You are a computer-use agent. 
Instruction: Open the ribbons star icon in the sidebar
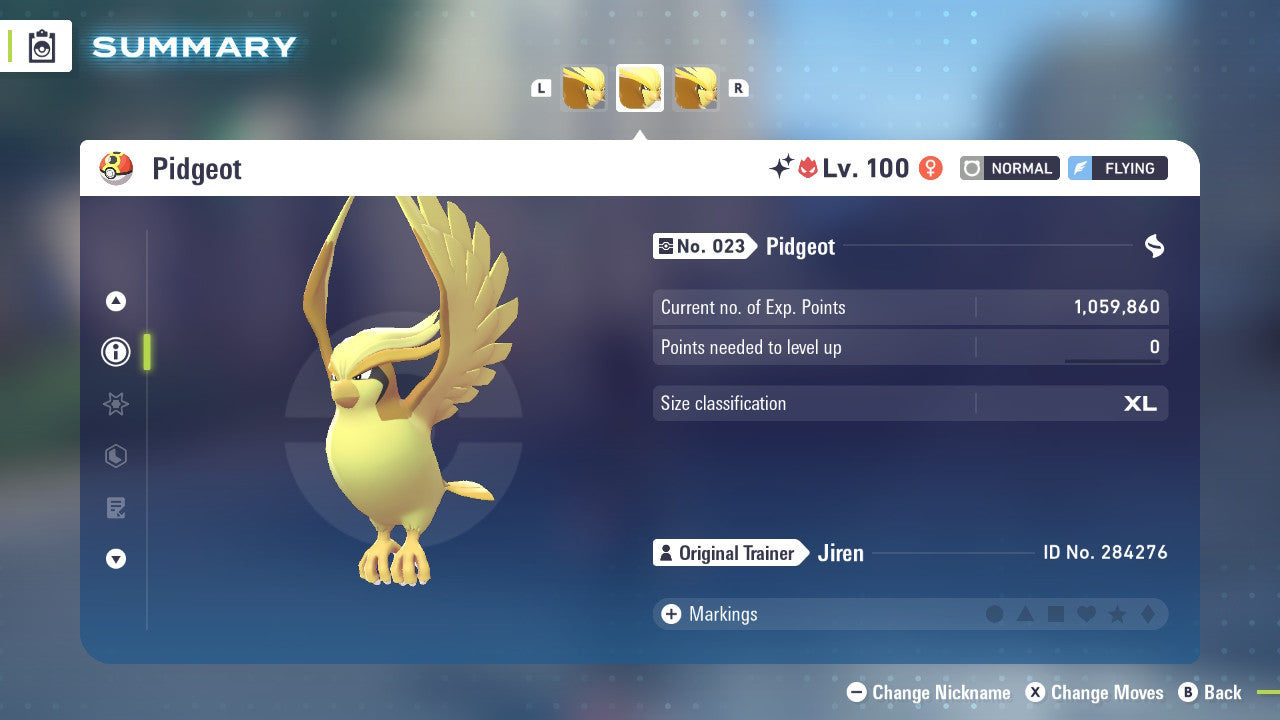pyautogui.click(x=115, y=404)
